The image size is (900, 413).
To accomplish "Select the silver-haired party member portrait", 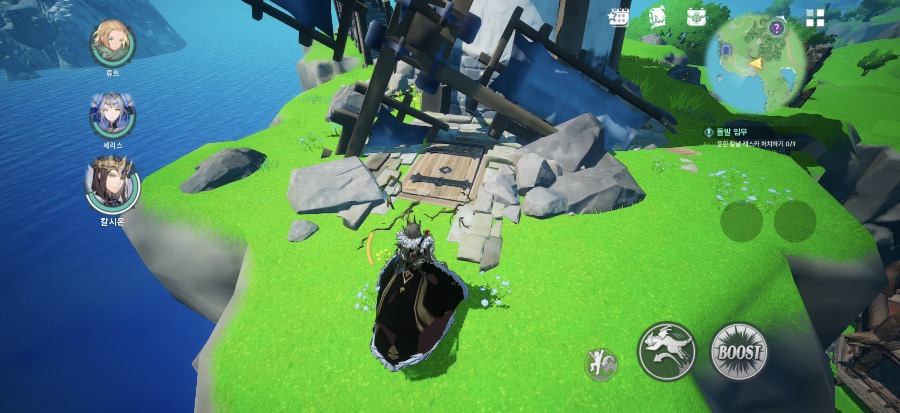I will click(x=112, y=114).
